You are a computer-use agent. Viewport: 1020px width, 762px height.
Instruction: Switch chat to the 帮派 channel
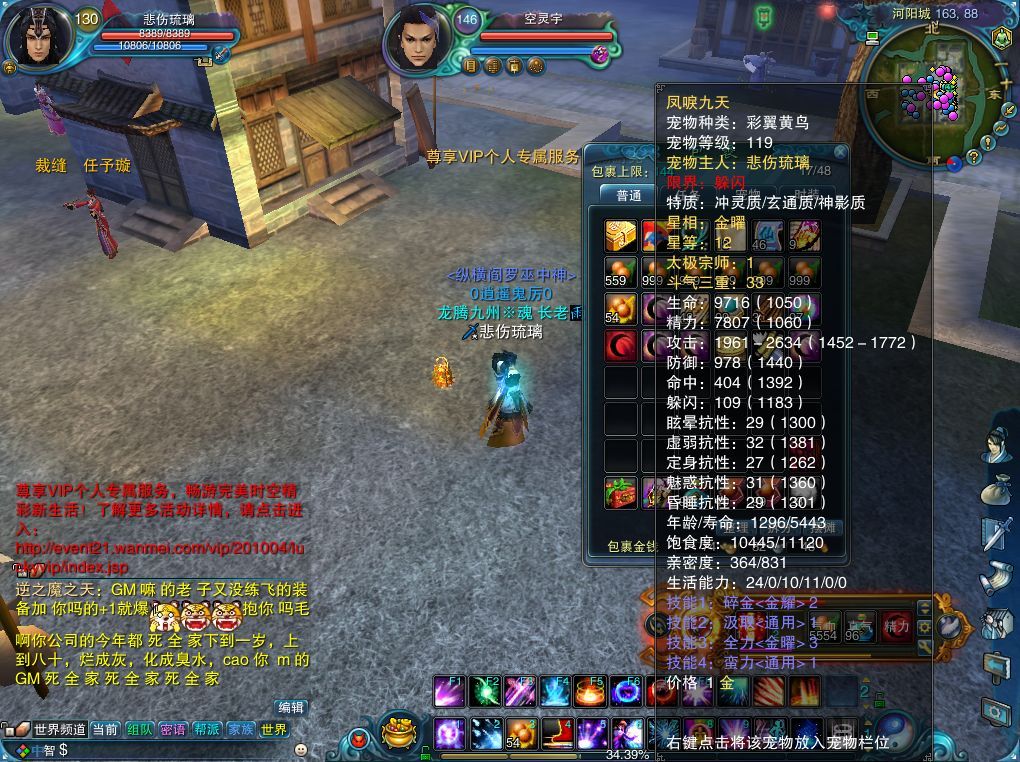click(x=207, y=730)
